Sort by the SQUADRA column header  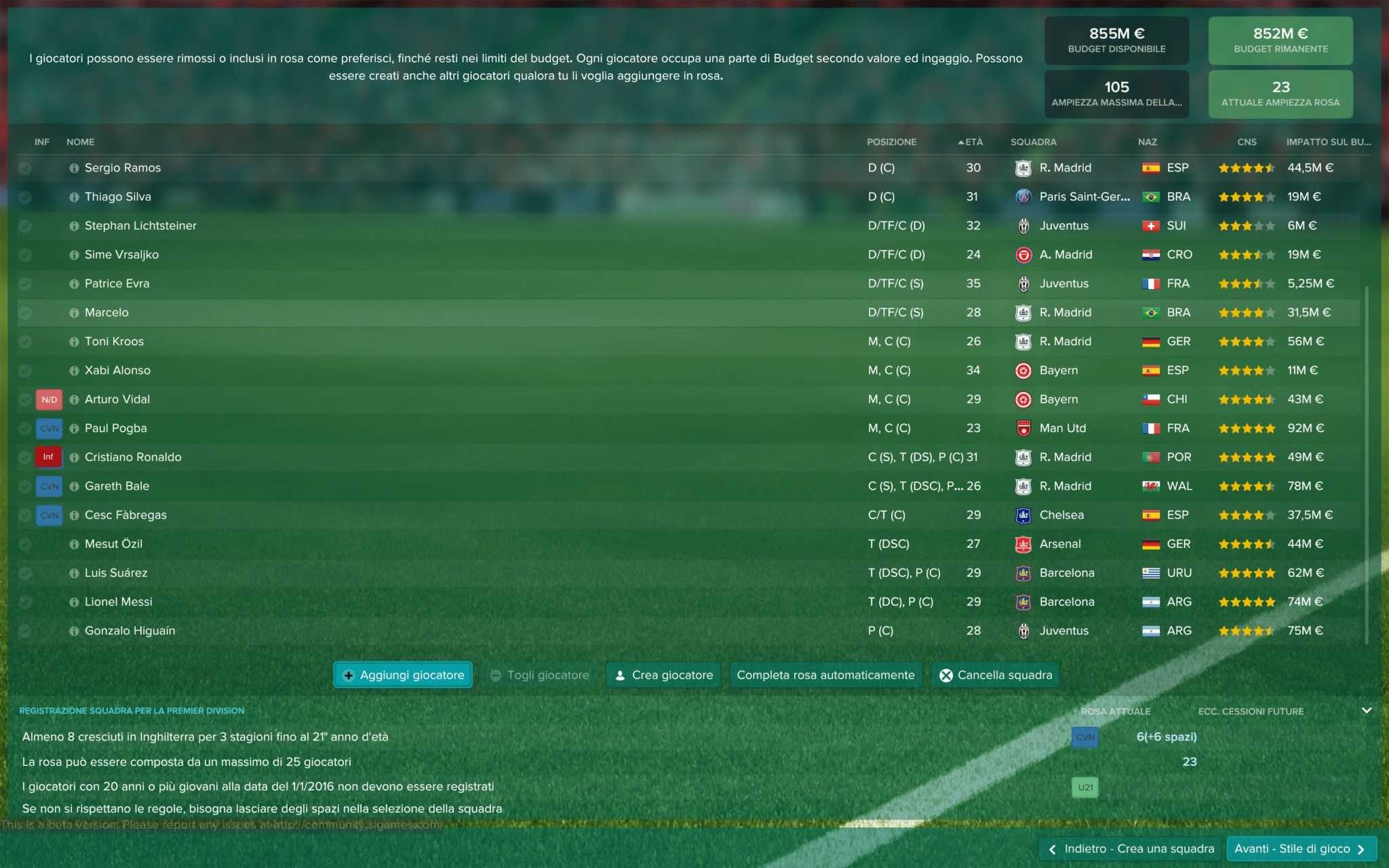[x=1033, y=142]
